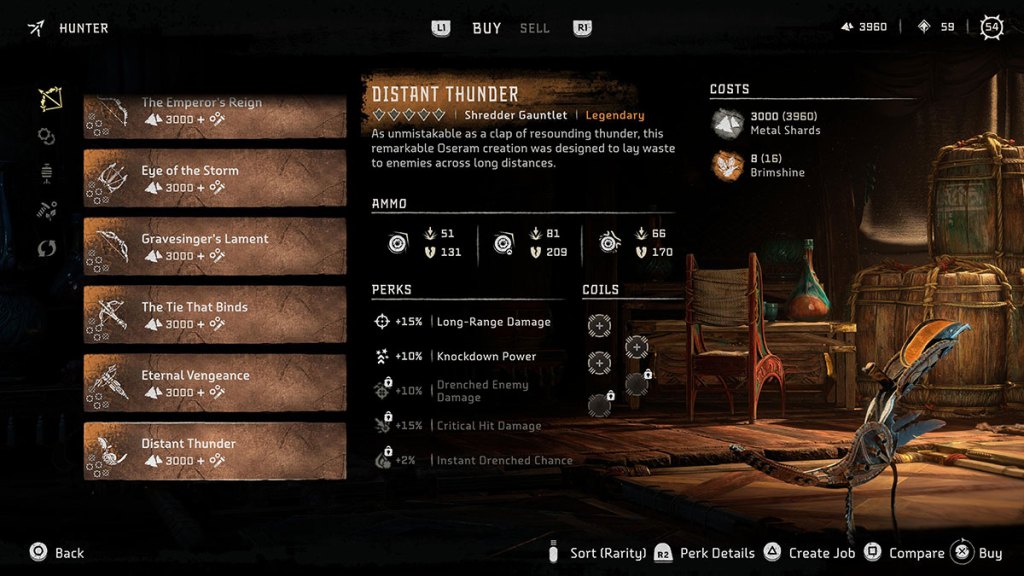Click the Buy button
The height and width of the screenshot is (576, 1024).
point(978,553)
